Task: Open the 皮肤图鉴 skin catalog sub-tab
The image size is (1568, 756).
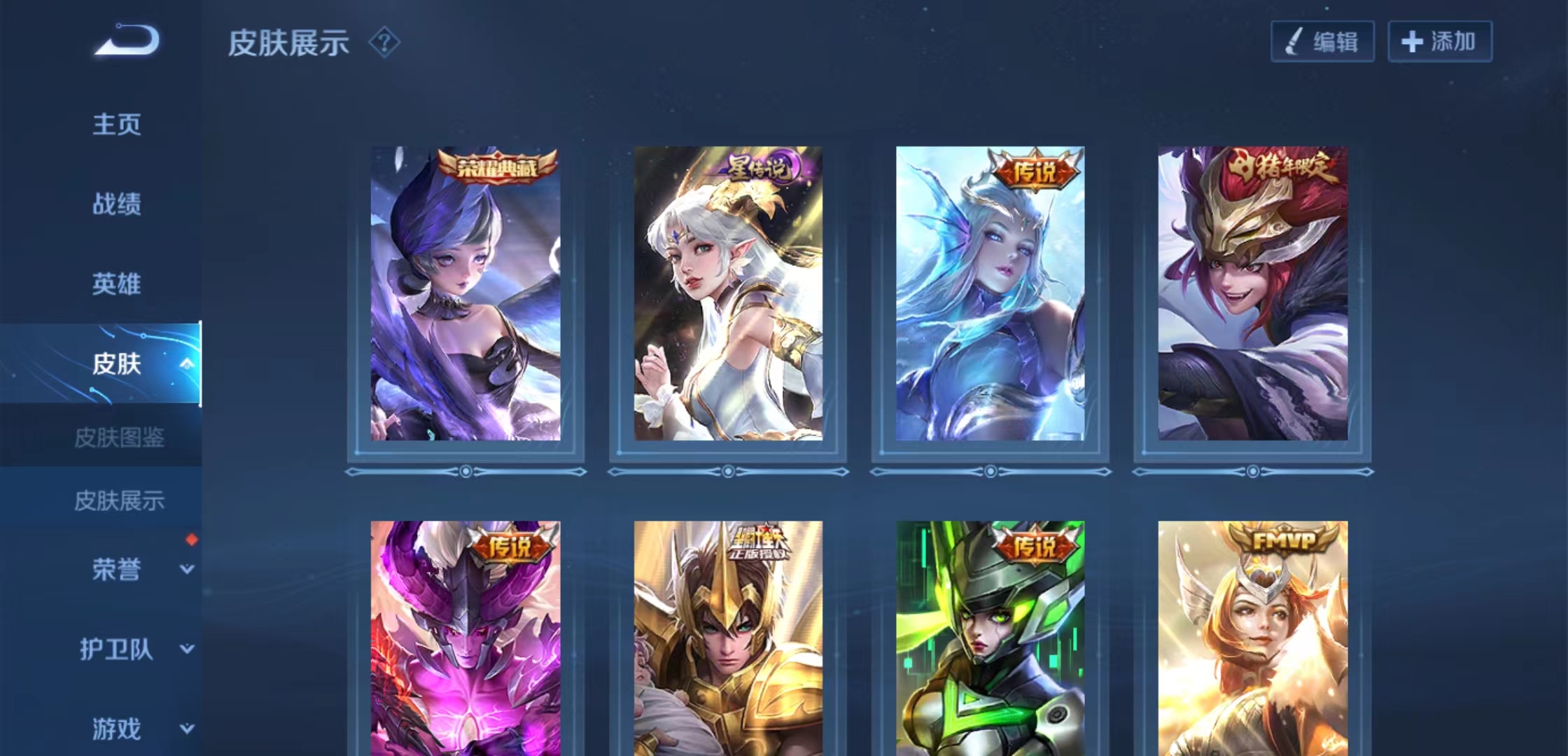Action: [x=119, y=438]
